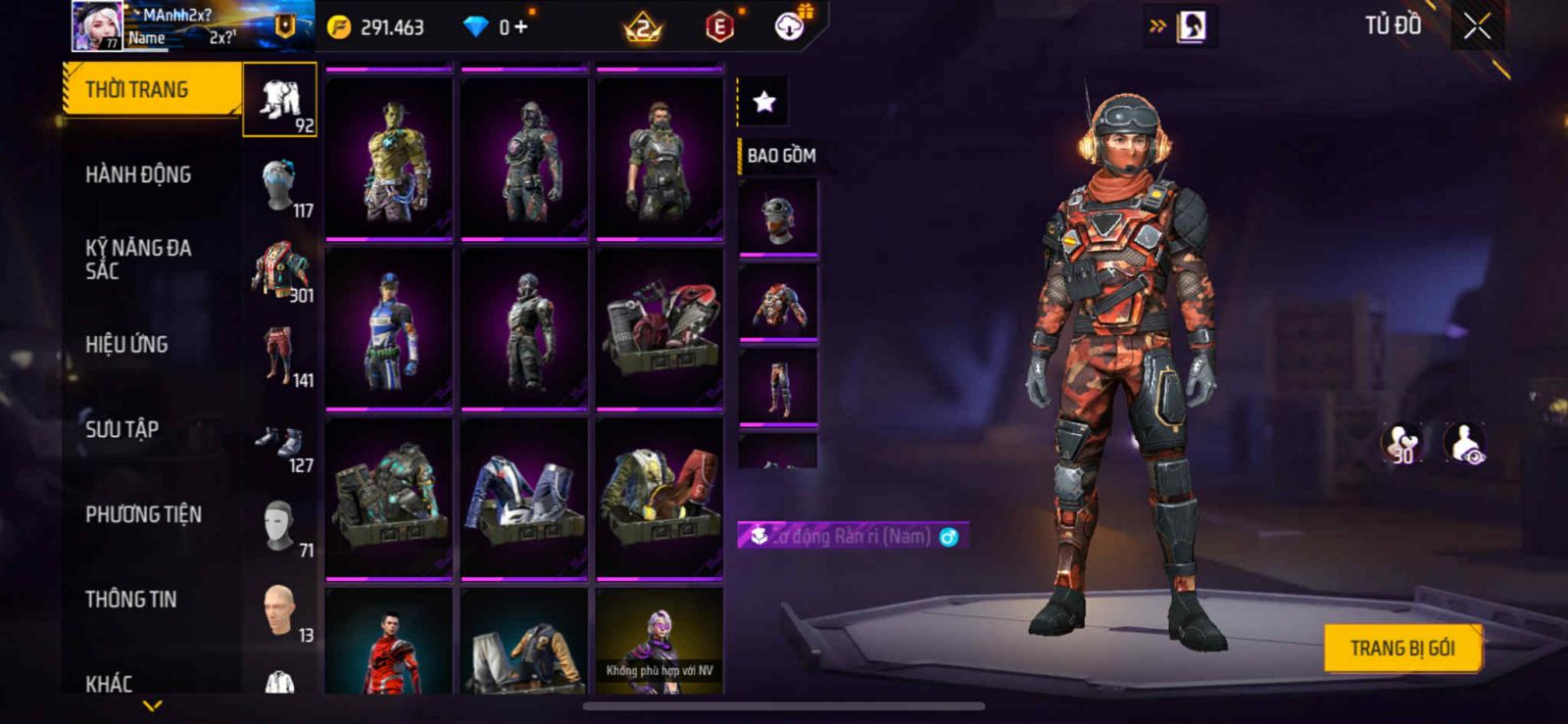Switch to KỸ NĂNG ĐA SẮC tab
Screen dimensions: 1568x724
138,260
